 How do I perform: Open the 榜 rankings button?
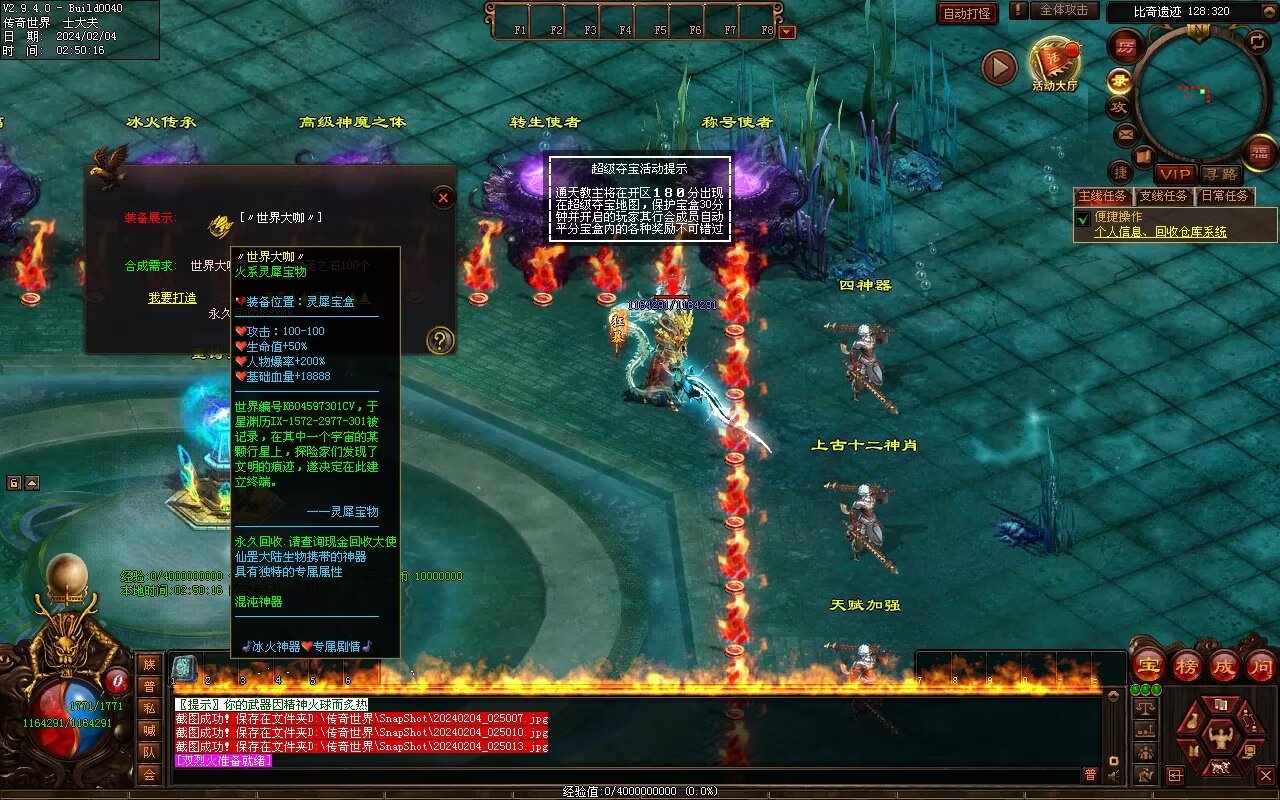[x=1186, y=666]
